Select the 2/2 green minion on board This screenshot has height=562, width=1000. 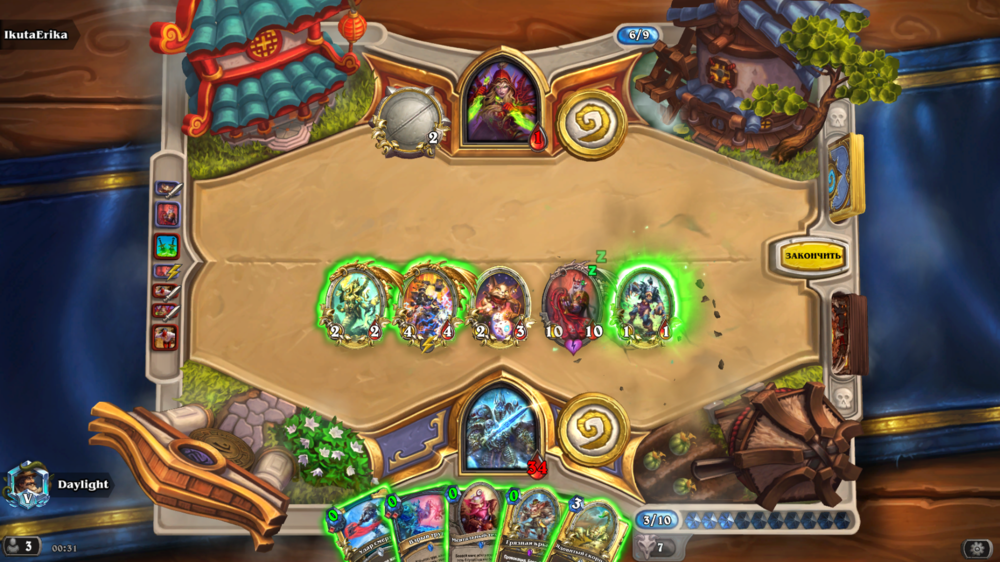tap(353, 304)
